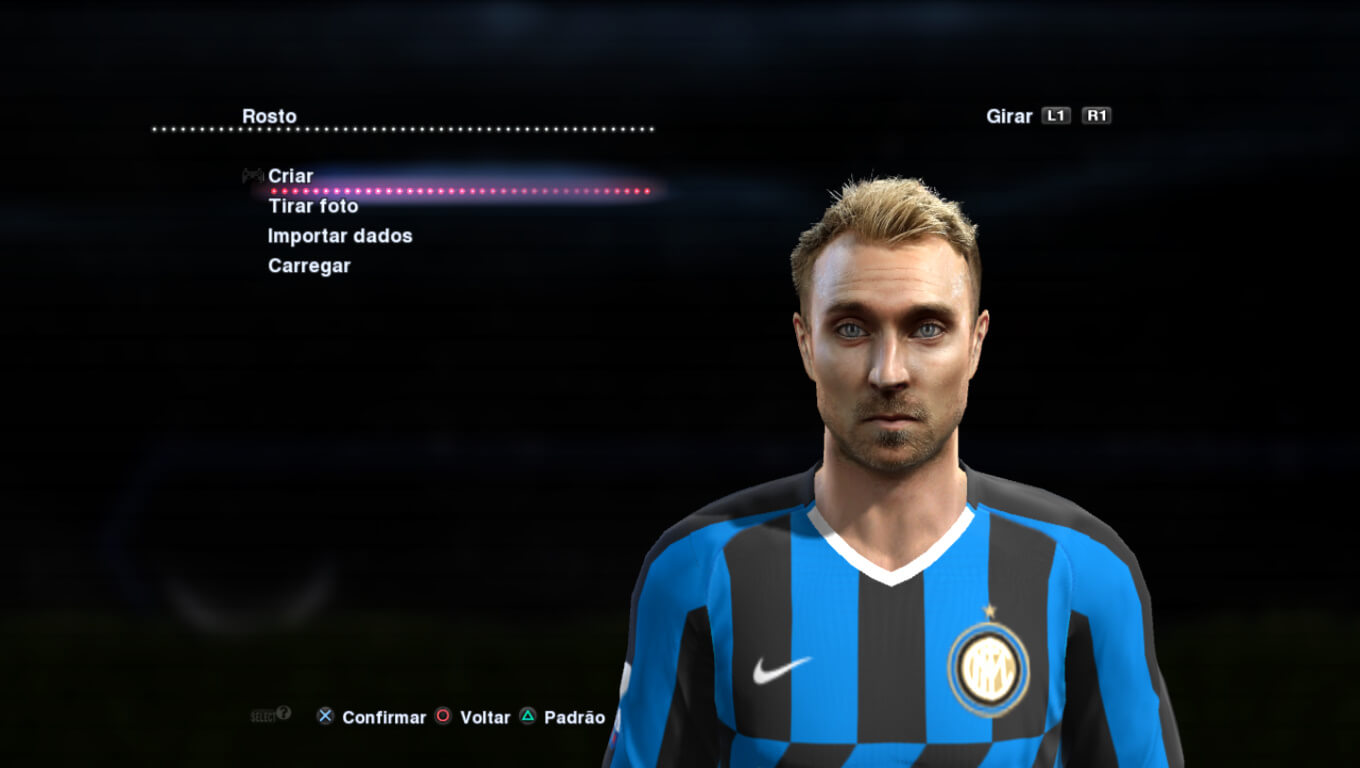Open the Importar dados option
The image size is (1360, 768).
(x=340, y=236)
